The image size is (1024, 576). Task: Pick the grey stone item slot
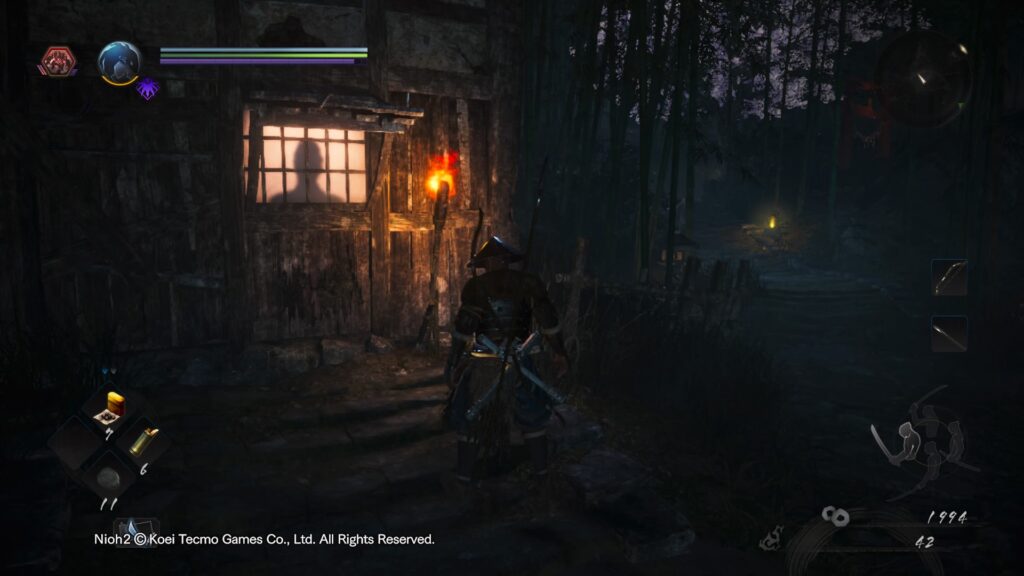[x=110, y=473]
